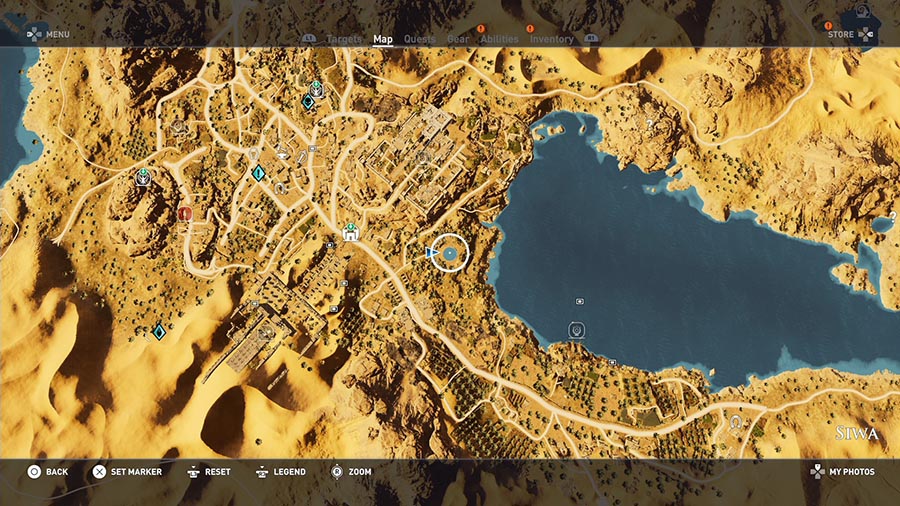This screenshot has height=506, width=900.
Task: Select the Map tab
Action: pos(383,40)
